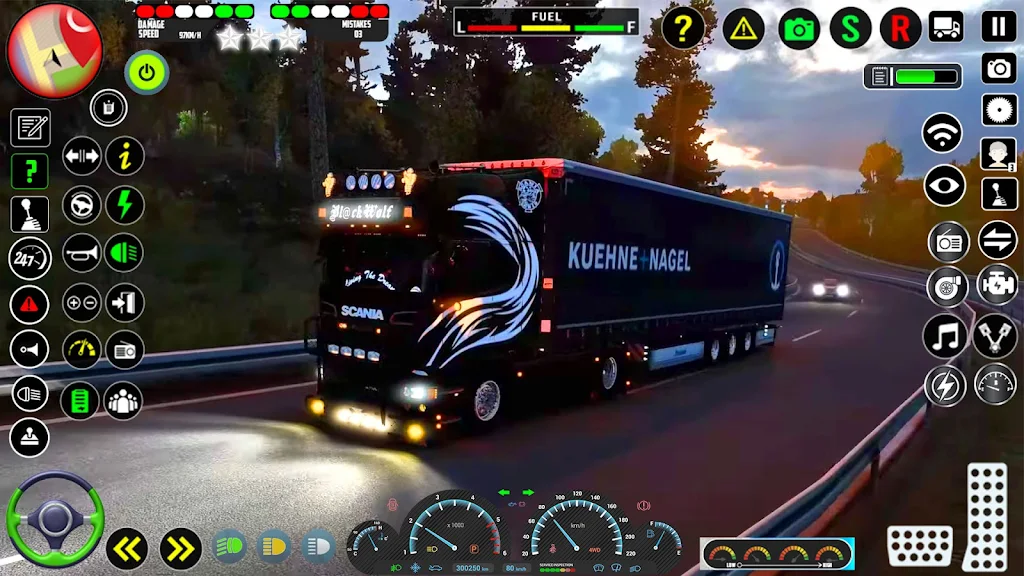Turn on the right double-arrow indicator

pos(180,548)
